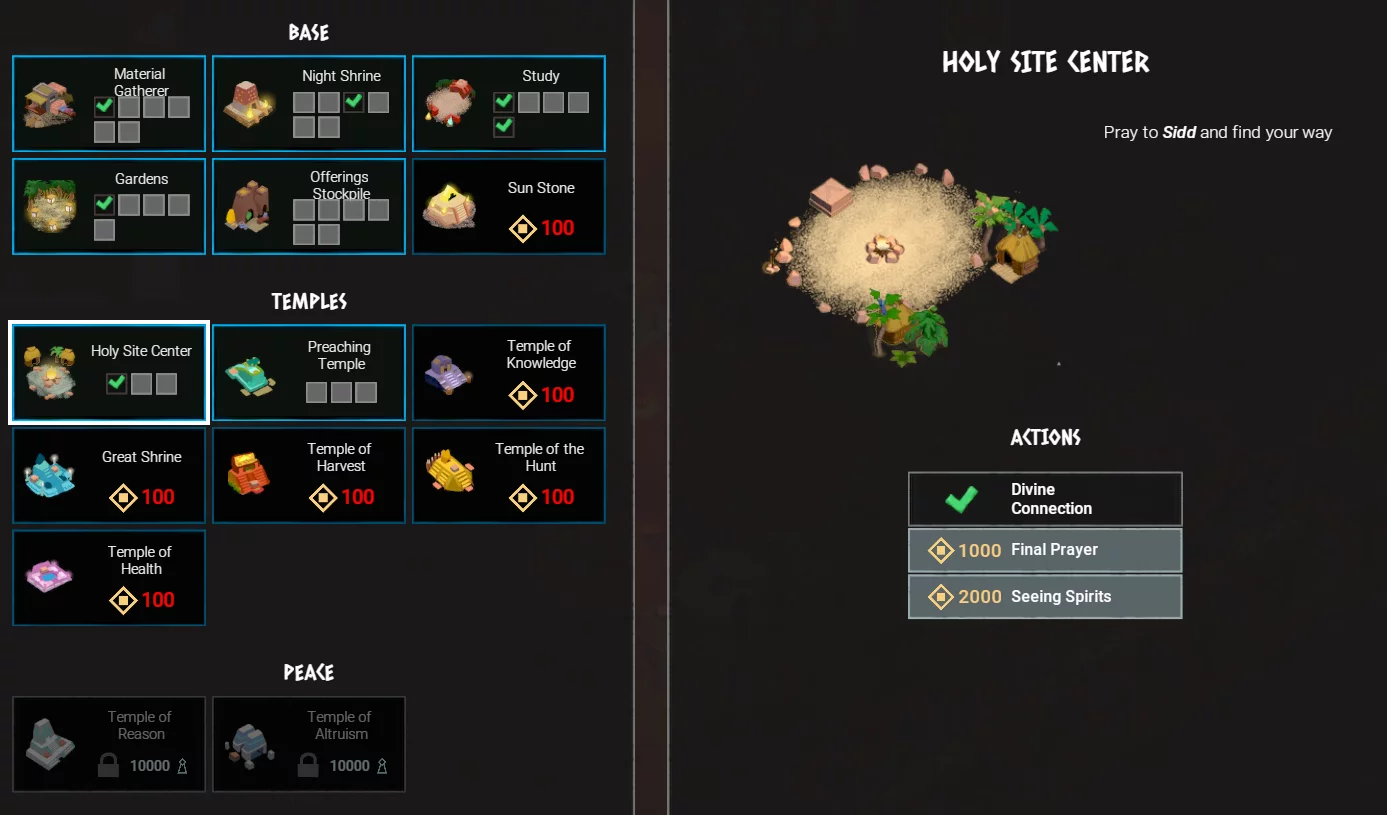Image resolution: width=1387 pixels, height=815 pixels.
Task: Open the Great Shrine tile
Action: tap(109, 476)
